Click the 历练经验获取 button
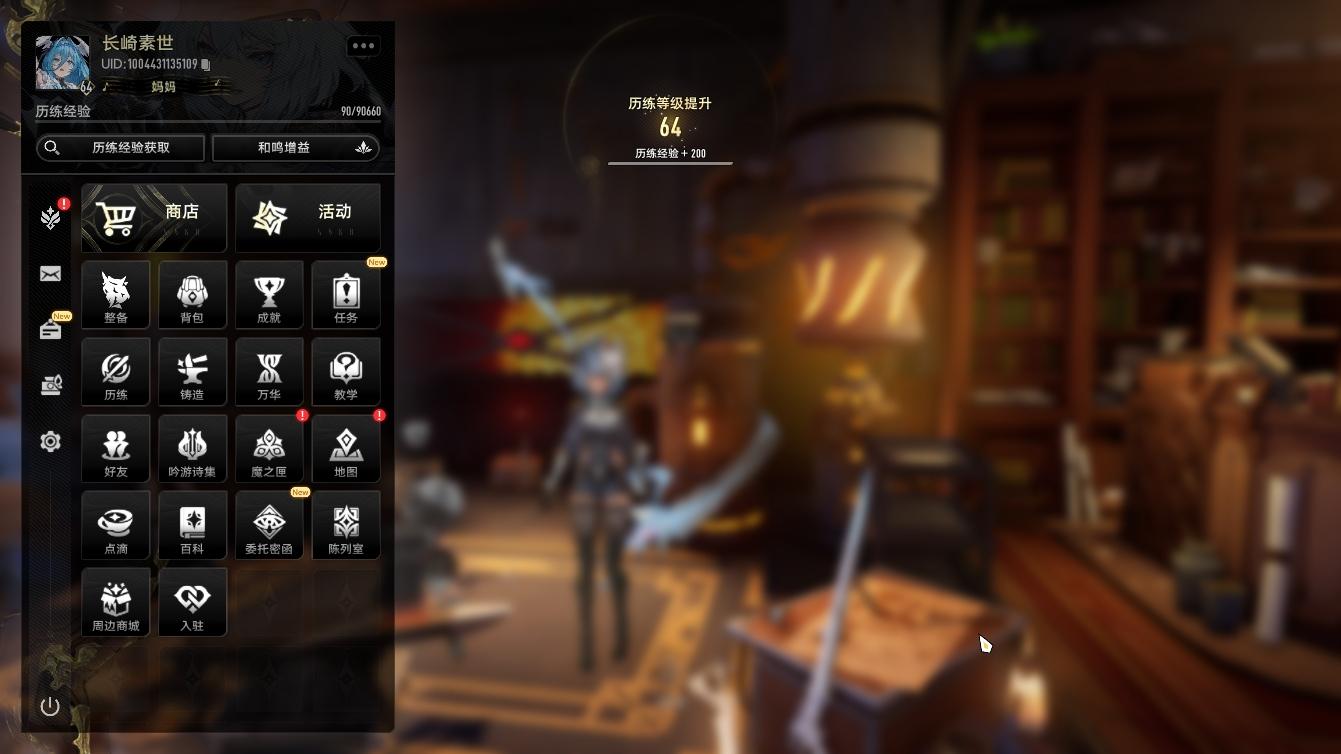 121,148
